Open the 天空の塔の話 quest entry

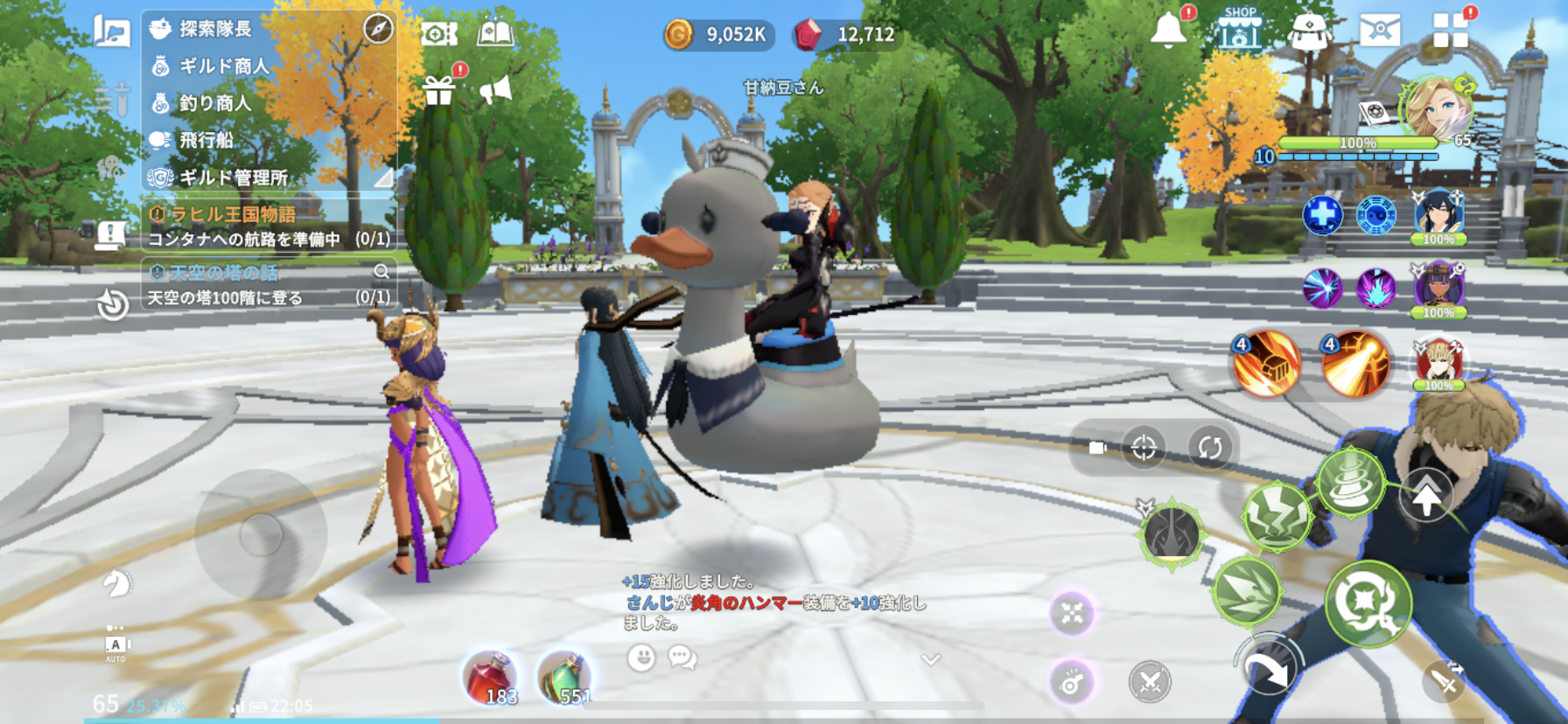coord(224,273)
